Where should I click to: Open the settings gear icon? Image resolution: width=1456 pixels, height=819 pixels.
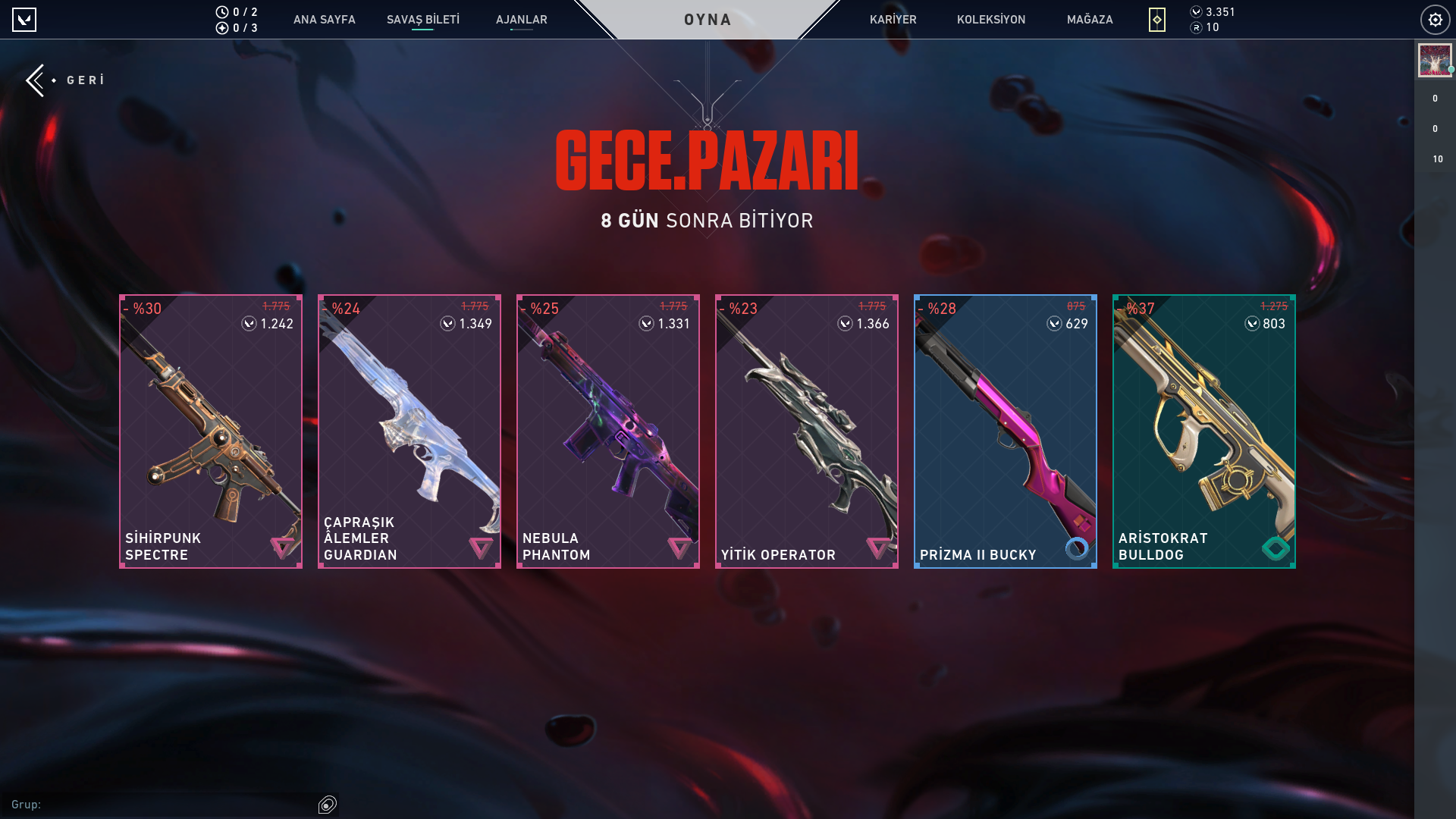1435,20
